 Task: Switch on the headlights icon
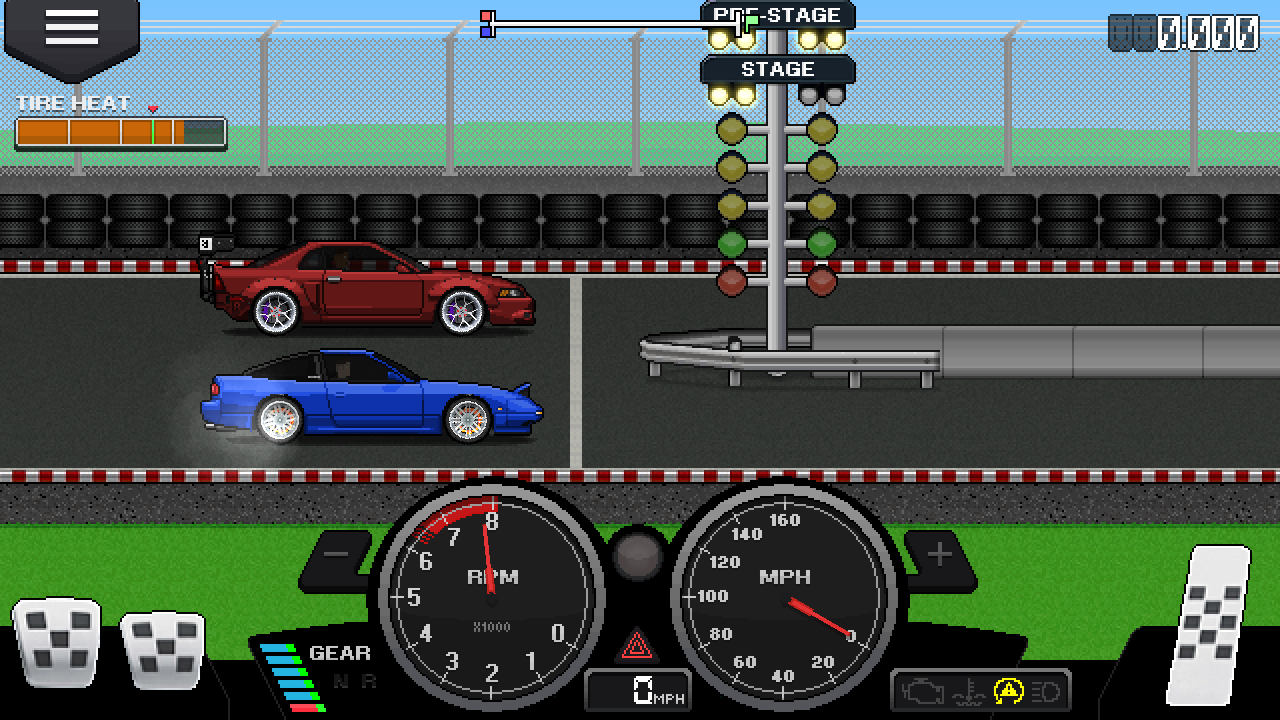(x=1045, y=690)
